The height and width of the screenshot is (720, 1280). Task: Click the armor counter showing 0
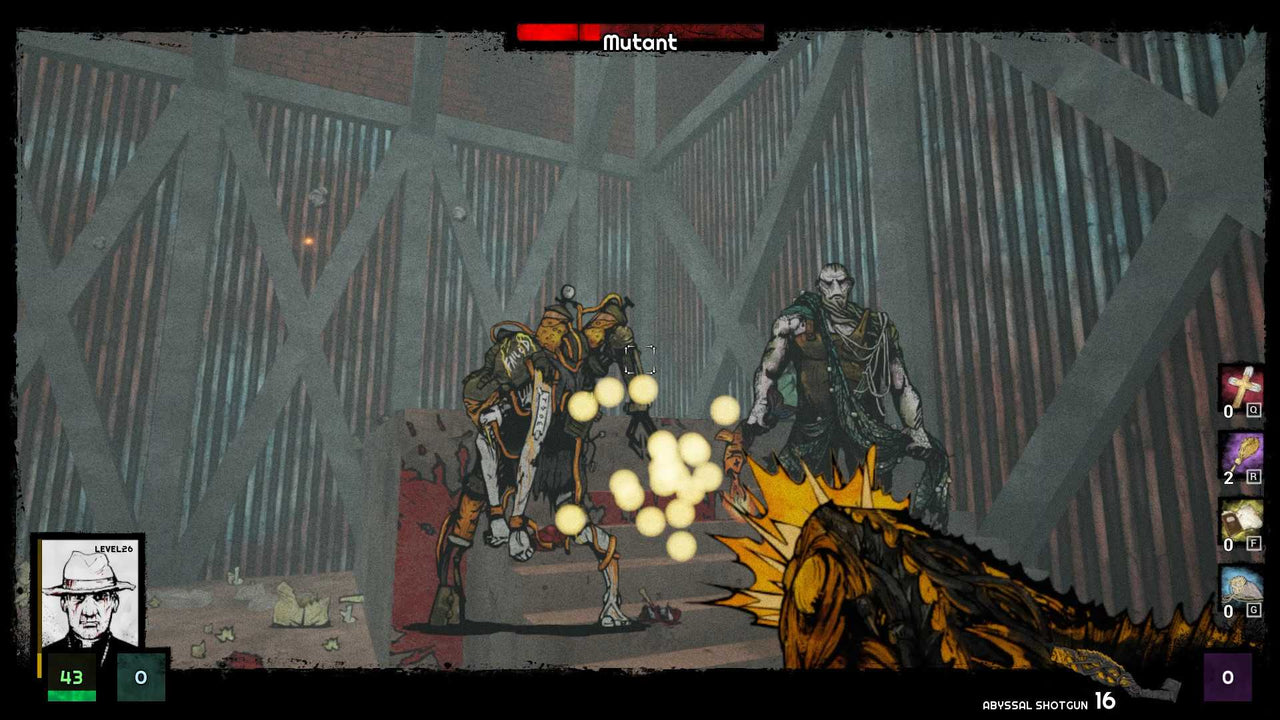(x=140, y=677)
